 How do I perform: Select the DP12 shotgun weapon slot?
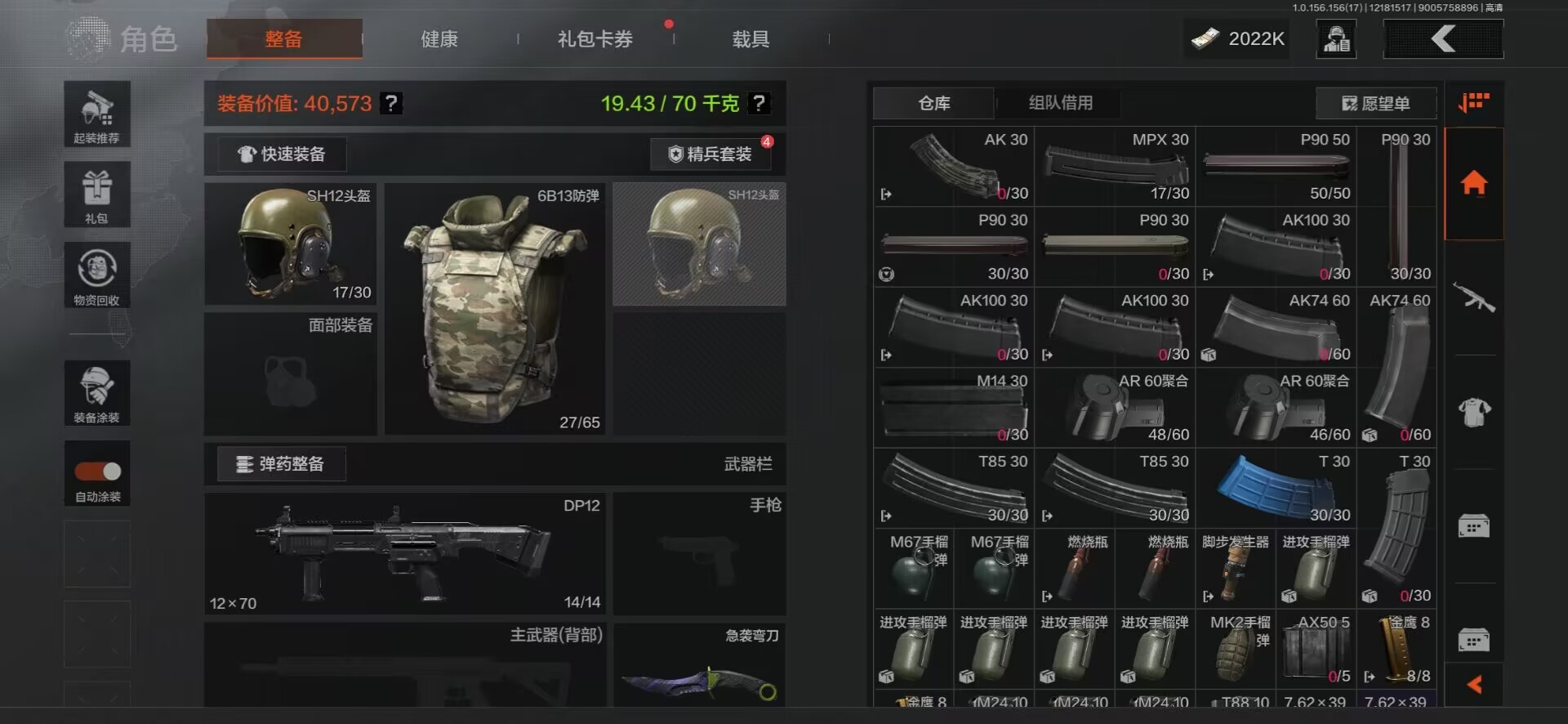point(405,553)
